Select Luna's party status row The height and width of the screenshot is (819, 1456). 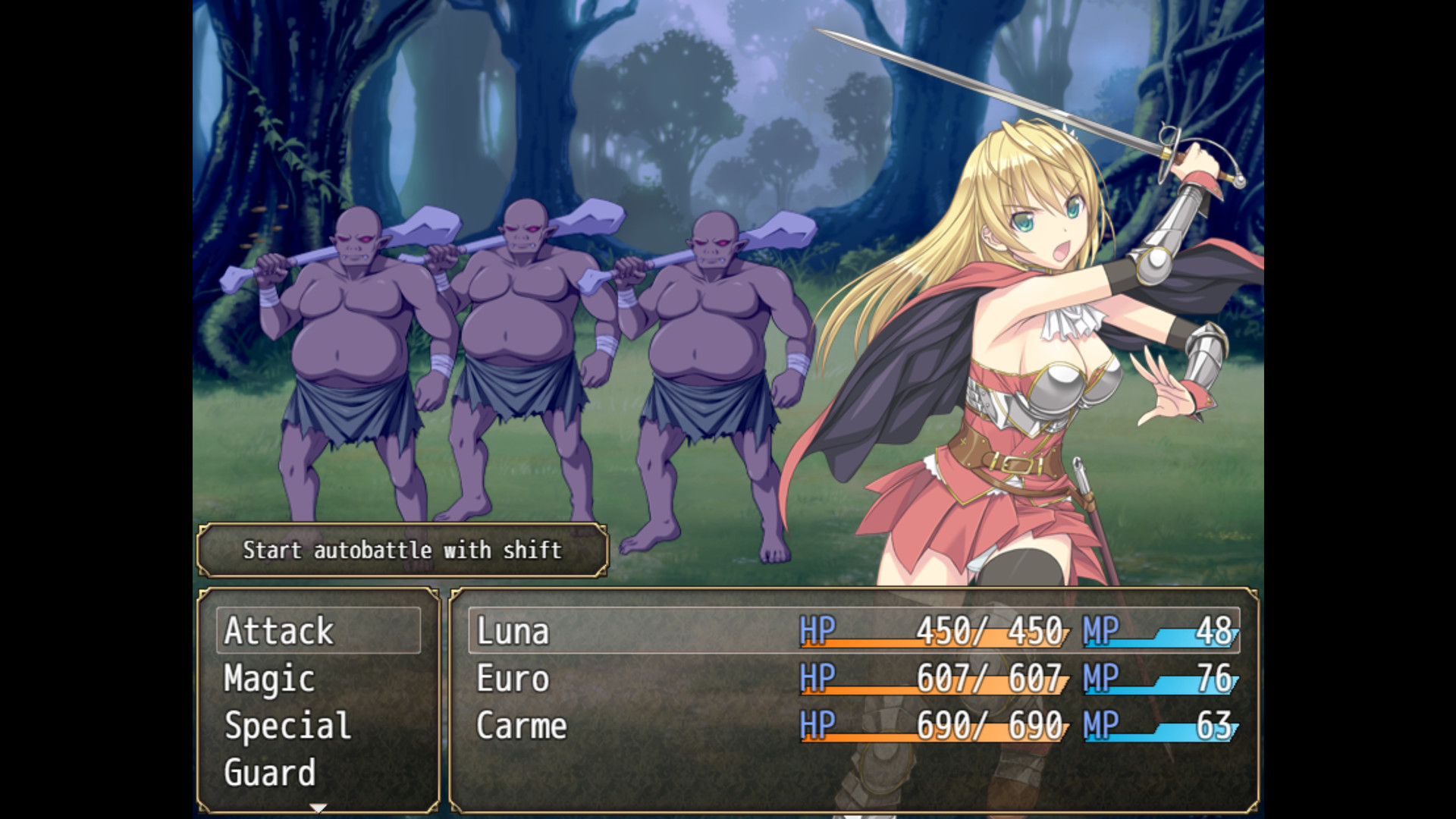pos(853,630)
